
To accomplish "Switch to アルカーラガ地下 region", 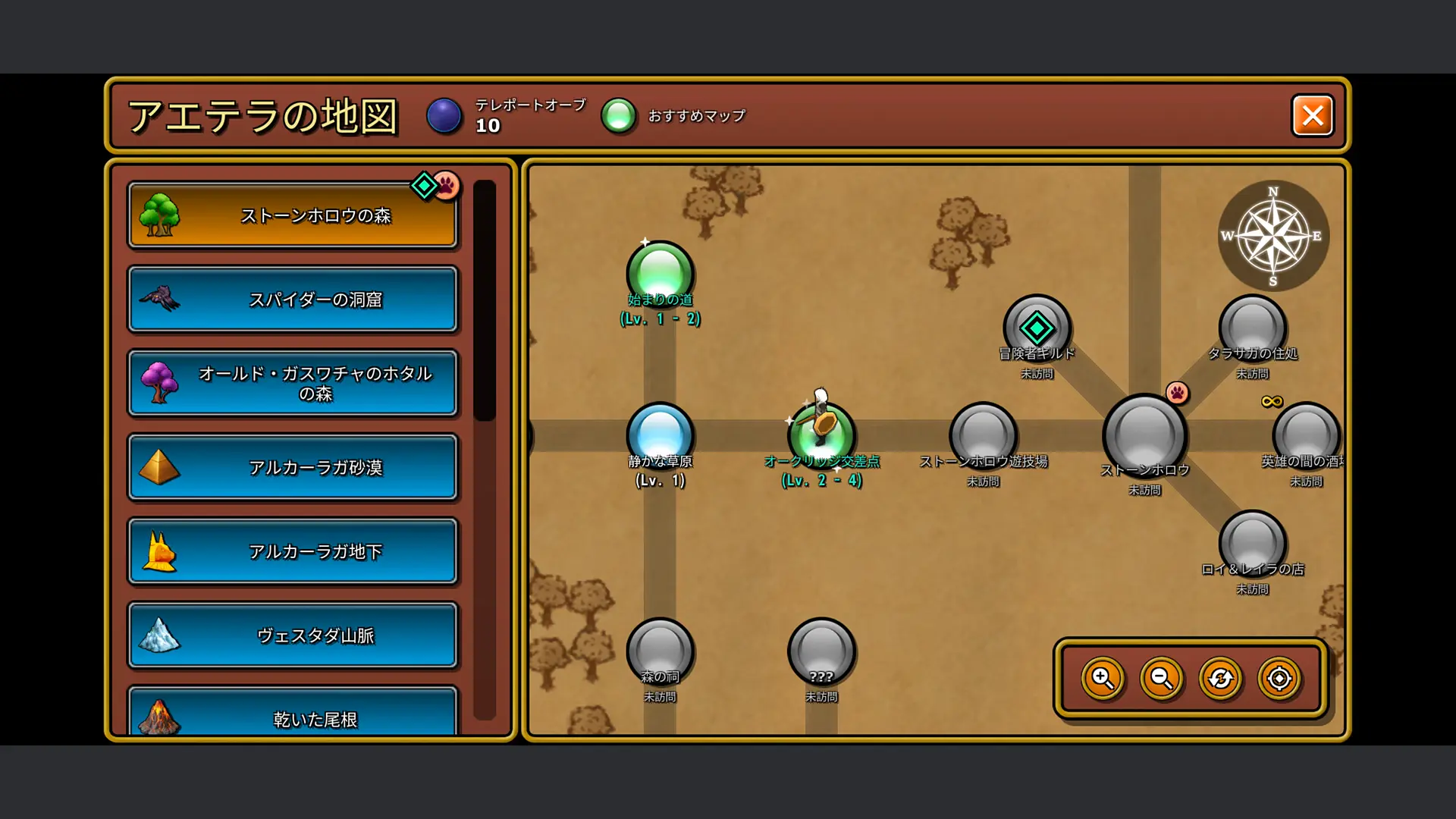I will [293, 551].
